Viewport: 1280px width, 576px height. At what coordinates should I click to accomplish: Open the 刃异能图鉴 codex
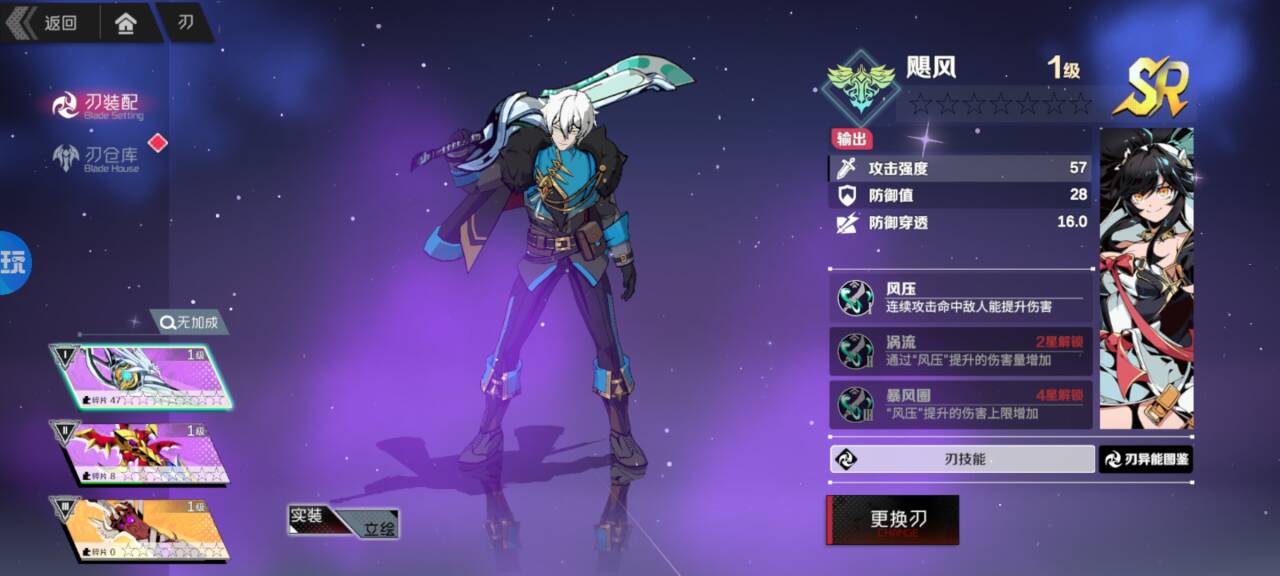[1146, 459]
